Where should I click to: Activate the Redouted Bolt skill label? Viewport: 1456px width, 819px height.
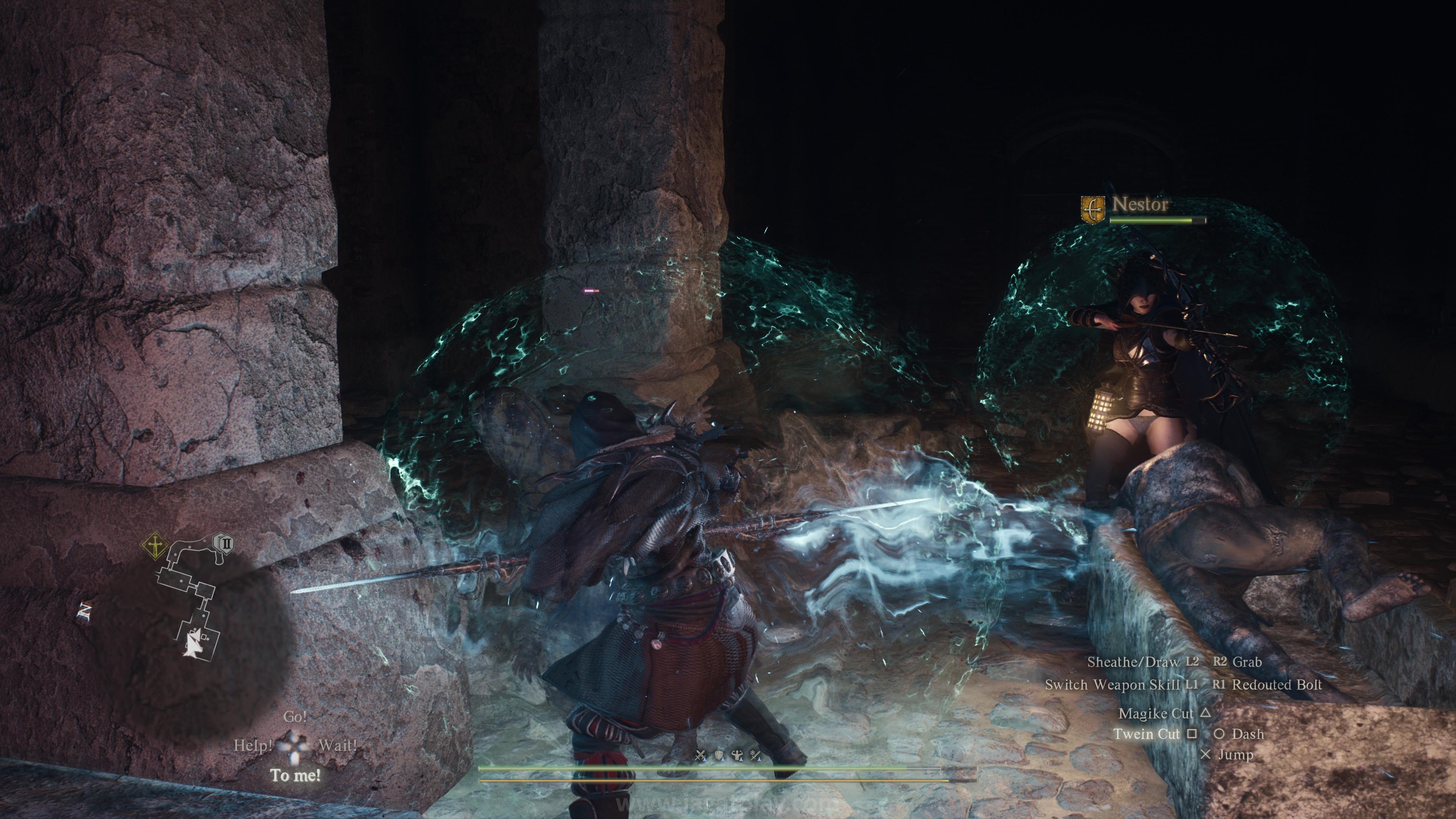point(1277,684)
